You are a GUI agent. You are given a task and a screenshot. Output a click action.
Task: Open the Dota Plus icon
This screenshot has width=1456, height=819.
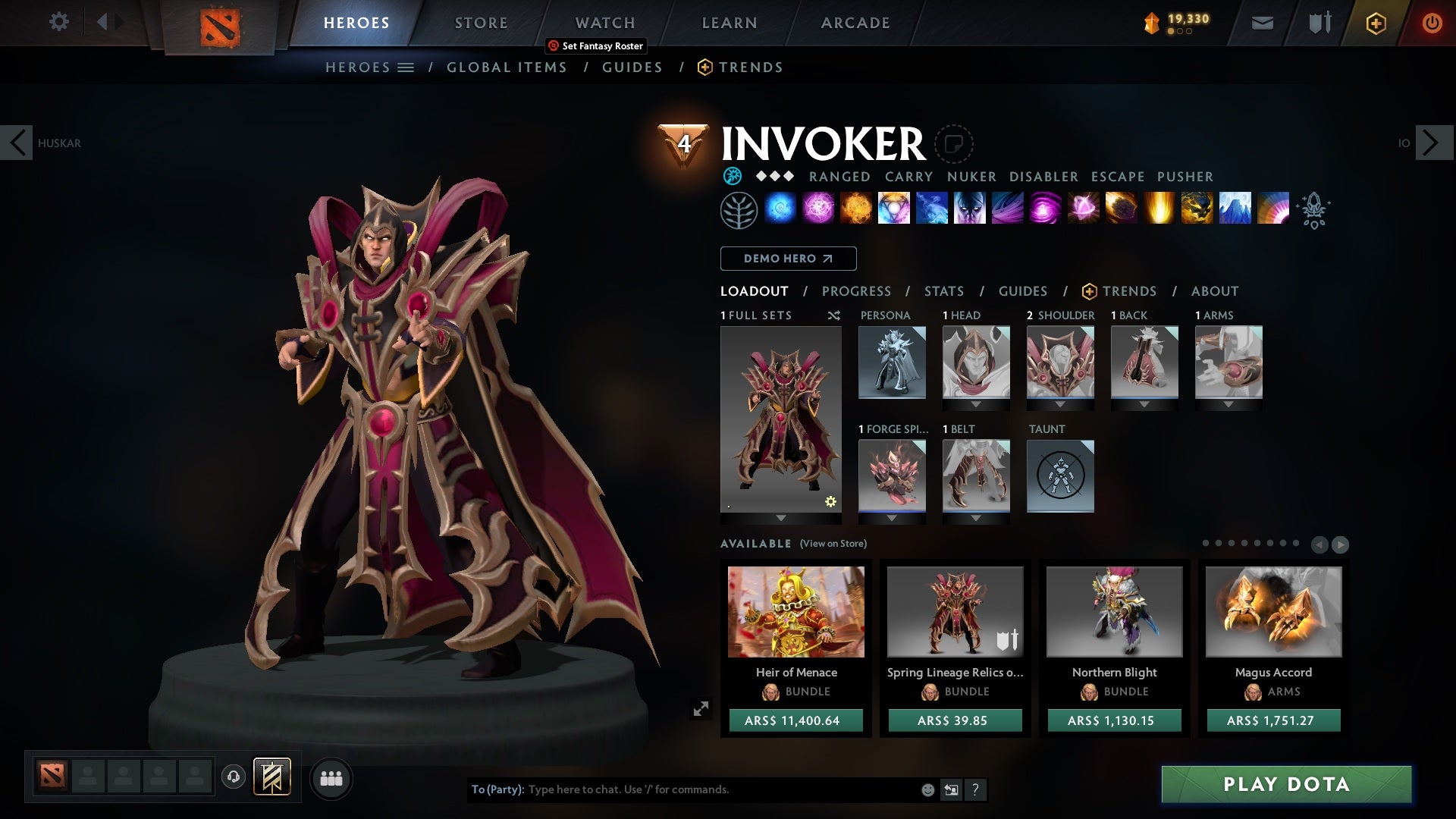pyautogui.click(x=1375, y=23)
